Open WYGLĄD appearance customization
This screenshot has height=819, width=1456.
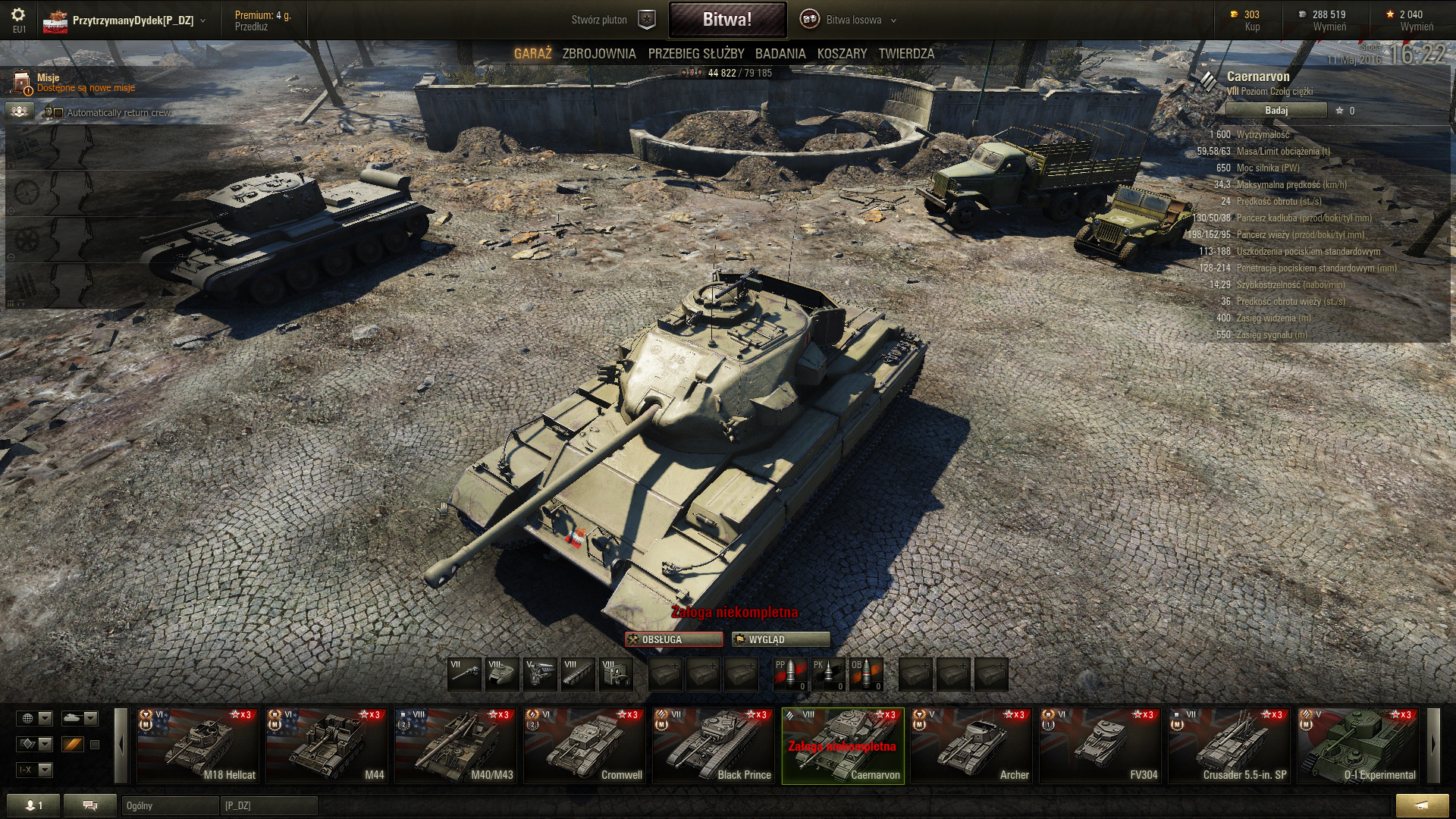pyautogui.click(x=780, y=639)
